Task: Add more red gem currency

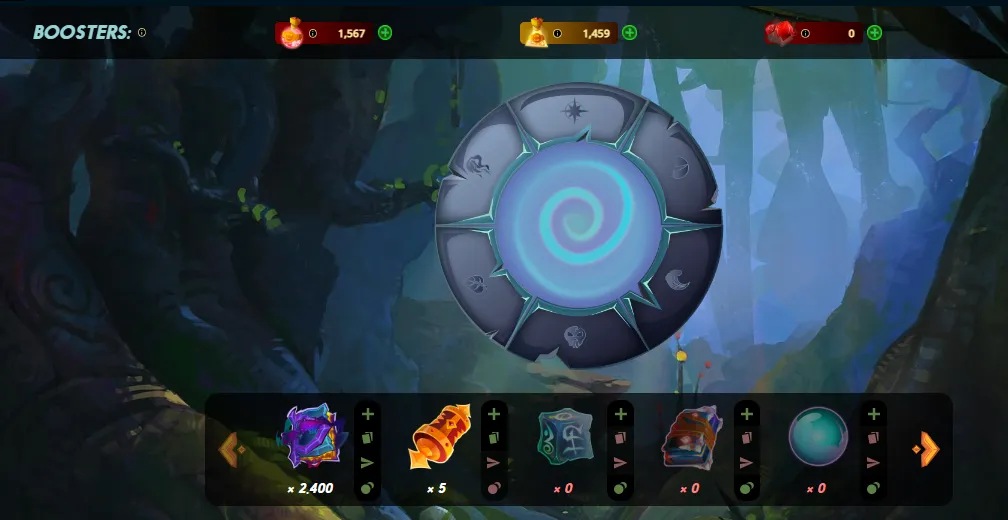Action: (x=875, y=33)
